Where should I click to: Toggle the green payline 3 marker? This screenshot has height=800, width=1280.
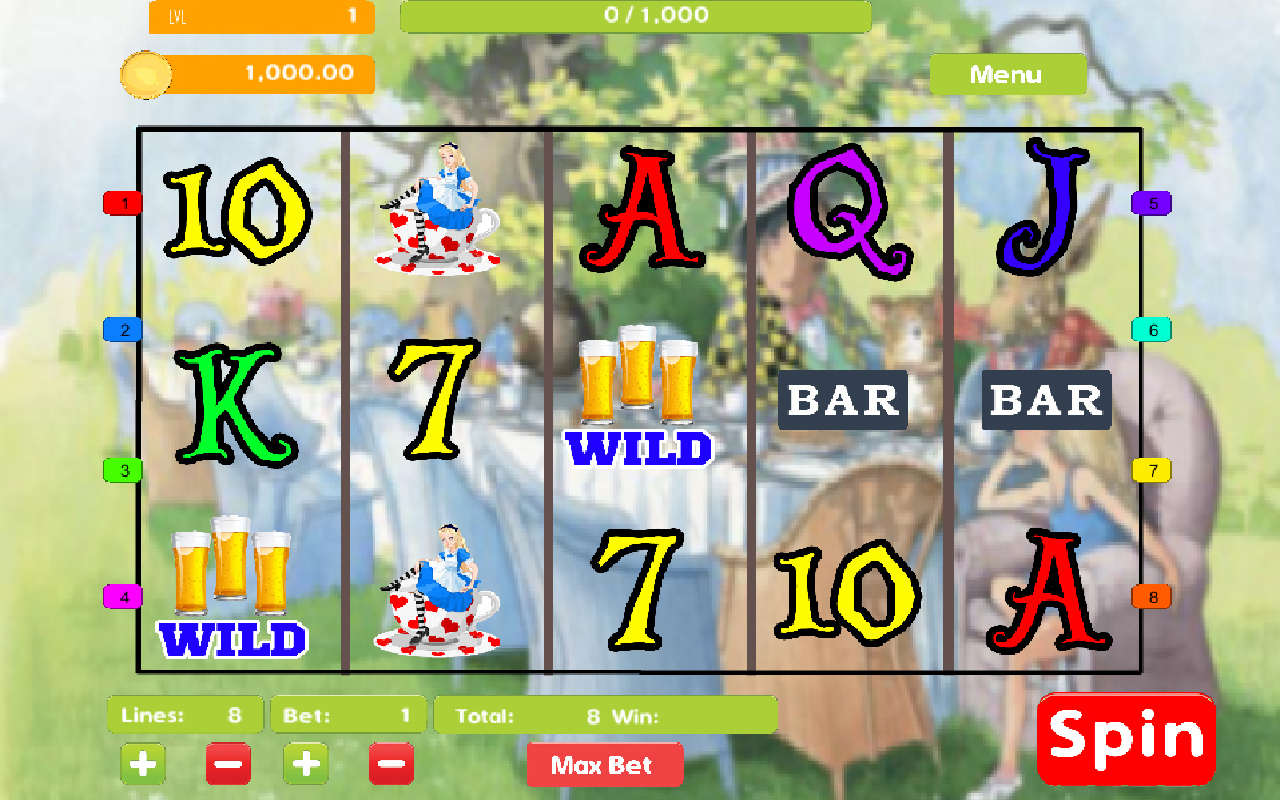click(x=122, y=468)
